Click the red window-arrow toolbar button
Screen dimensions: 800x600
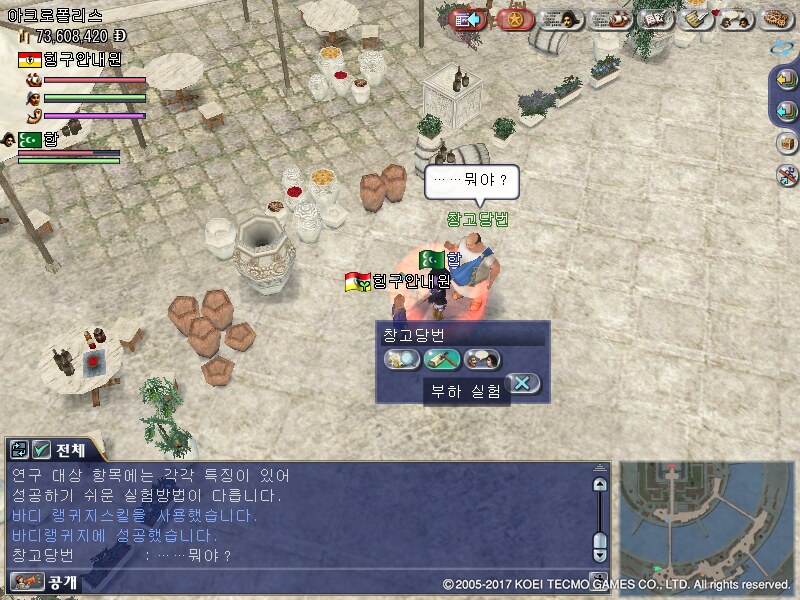(x=468, y=19)
